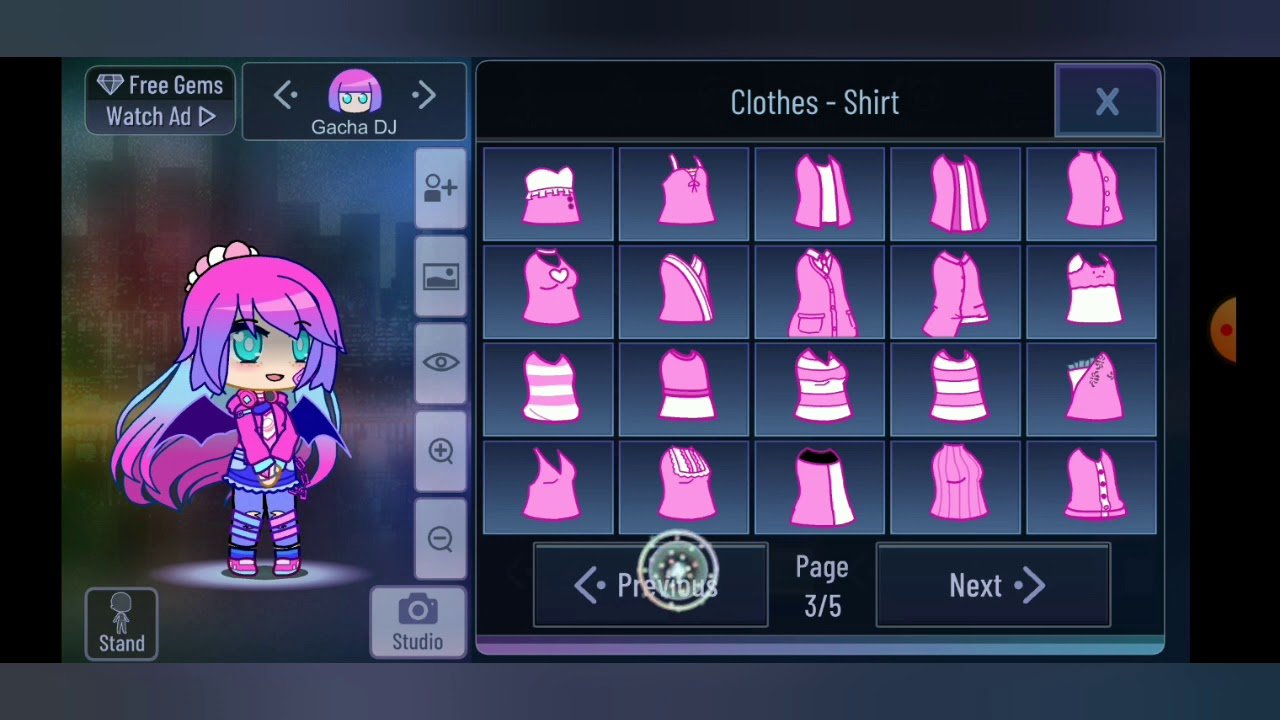Open the Studio mode
Screen dimensions: 1280x720
click(417, 622)
